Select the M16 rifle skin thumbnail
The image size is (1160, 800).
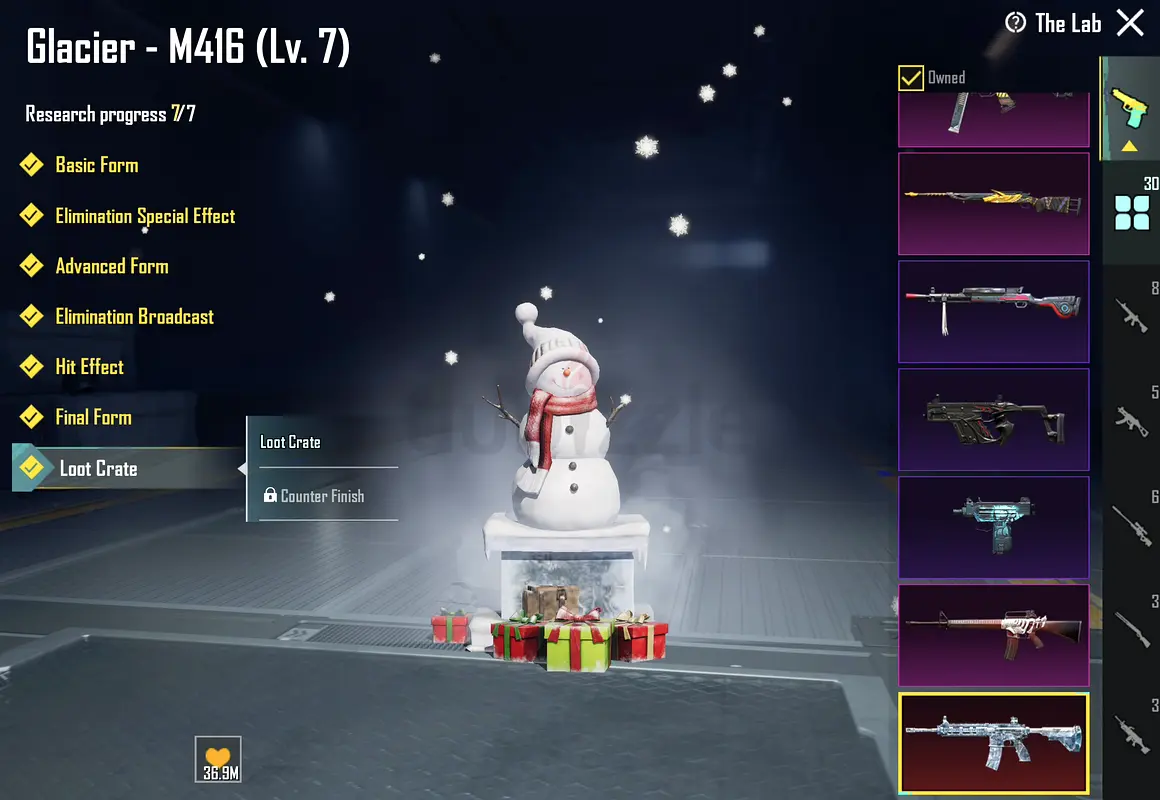coord(993,635)
